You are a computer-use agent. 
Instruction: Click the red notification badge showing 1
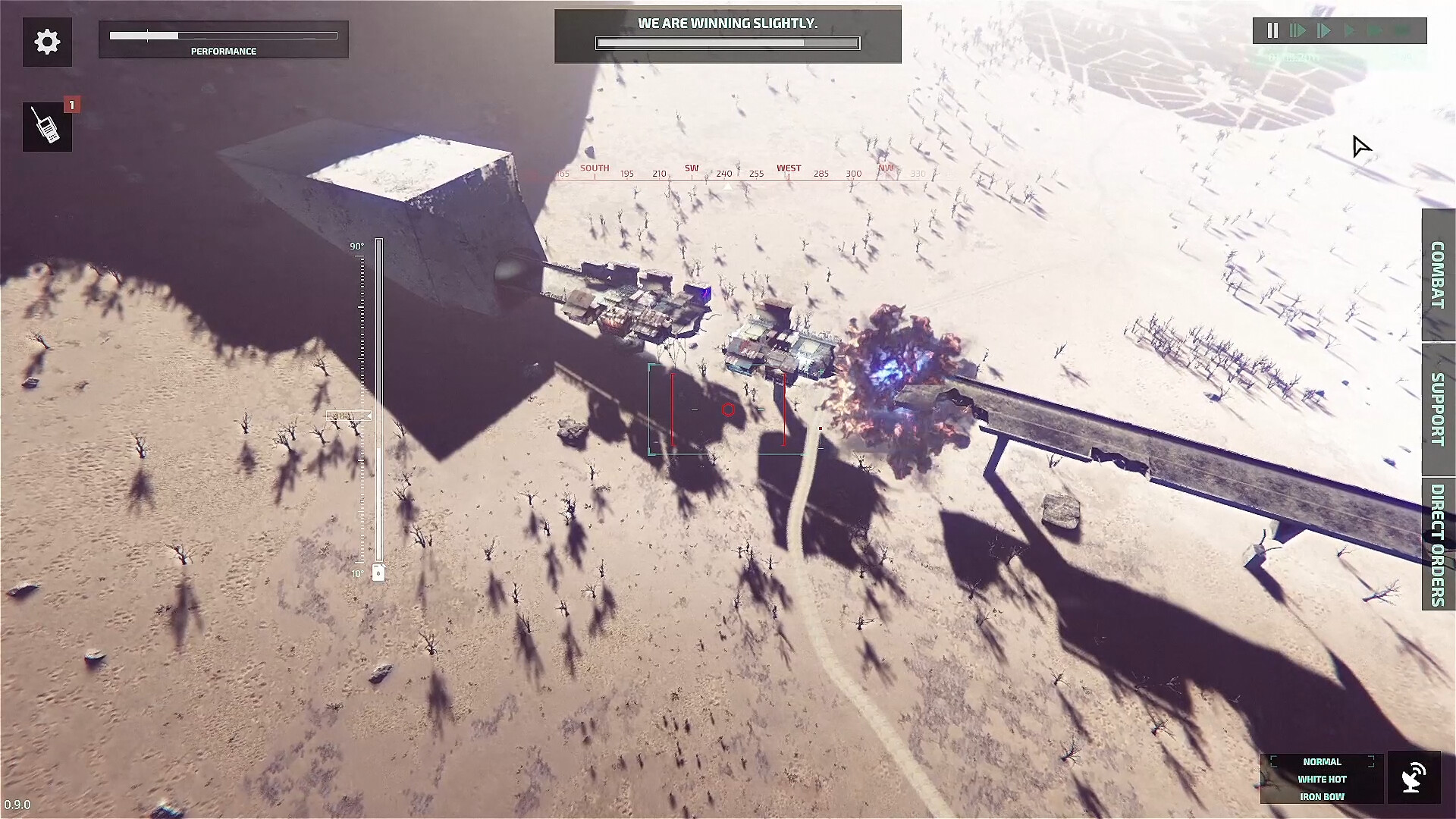(x=71, y=105)
